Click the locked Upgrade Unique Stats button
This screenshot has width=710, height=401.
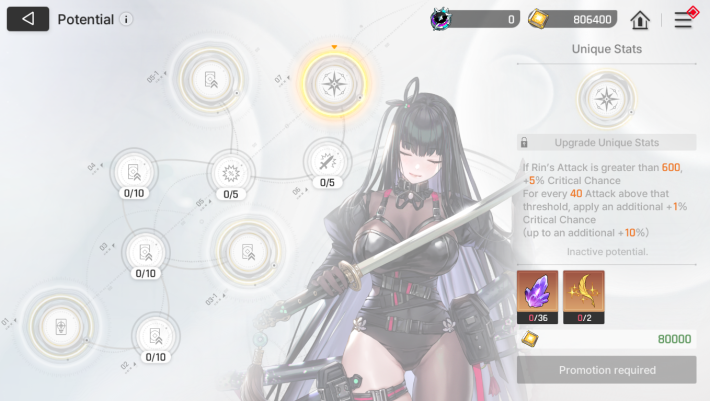(606, 142)
